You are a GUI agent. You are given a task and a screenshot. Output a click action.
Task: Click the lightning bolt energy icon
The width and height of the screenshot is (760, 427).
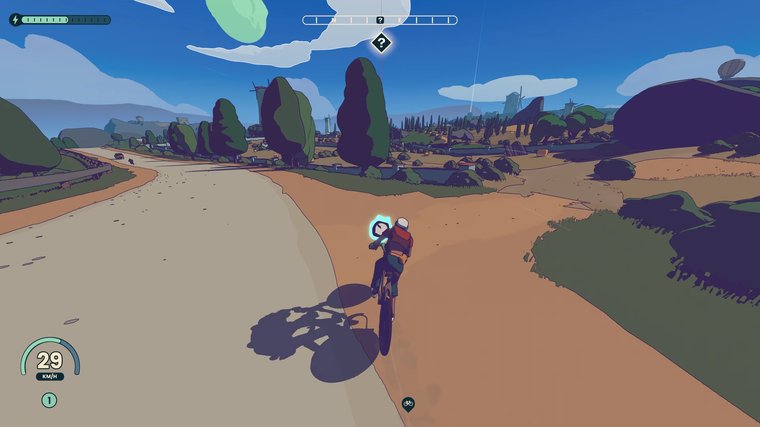point(15,19)
